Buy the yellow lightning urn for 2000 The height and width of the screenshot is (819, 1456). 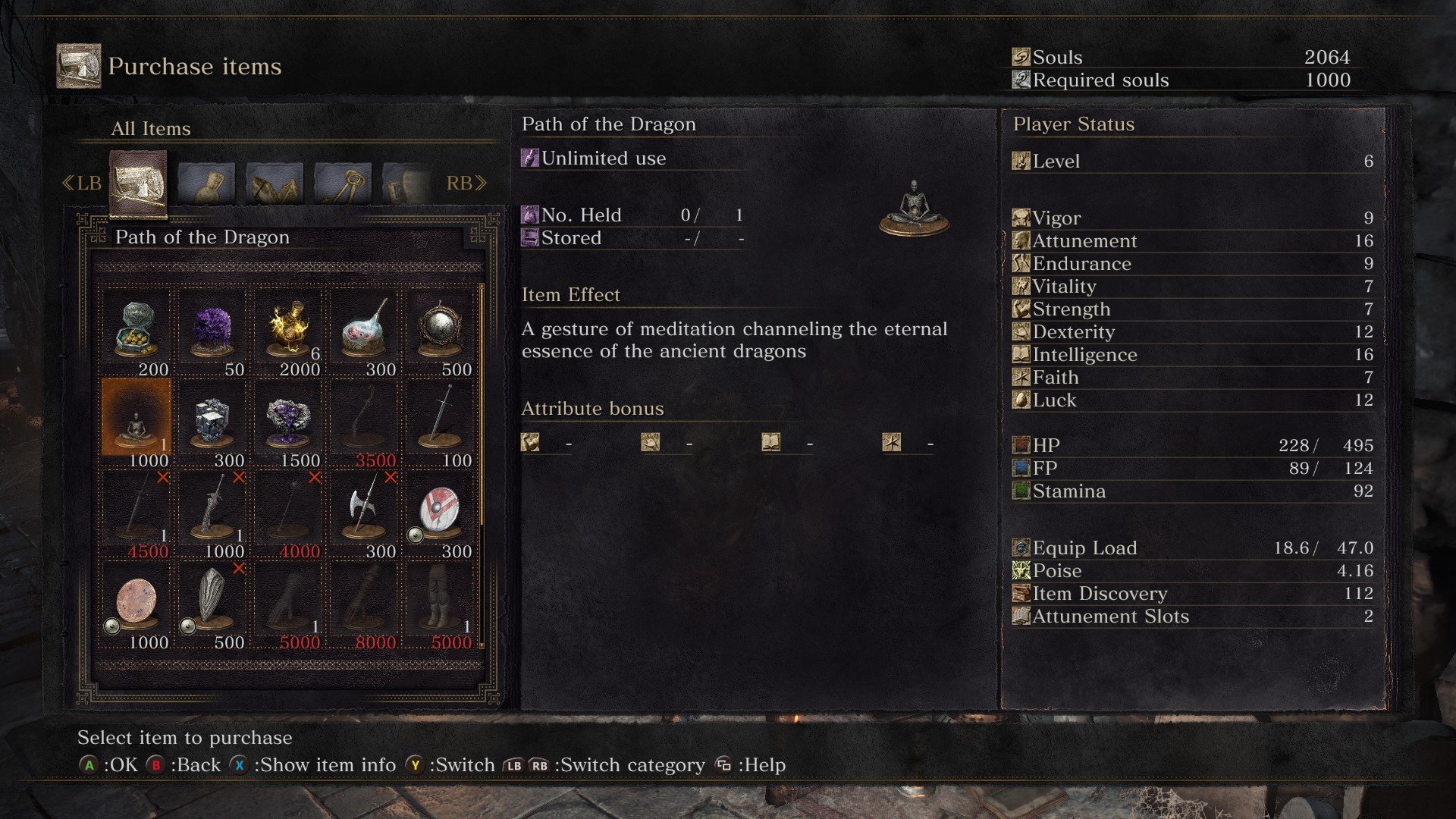[x=288, y=331]
